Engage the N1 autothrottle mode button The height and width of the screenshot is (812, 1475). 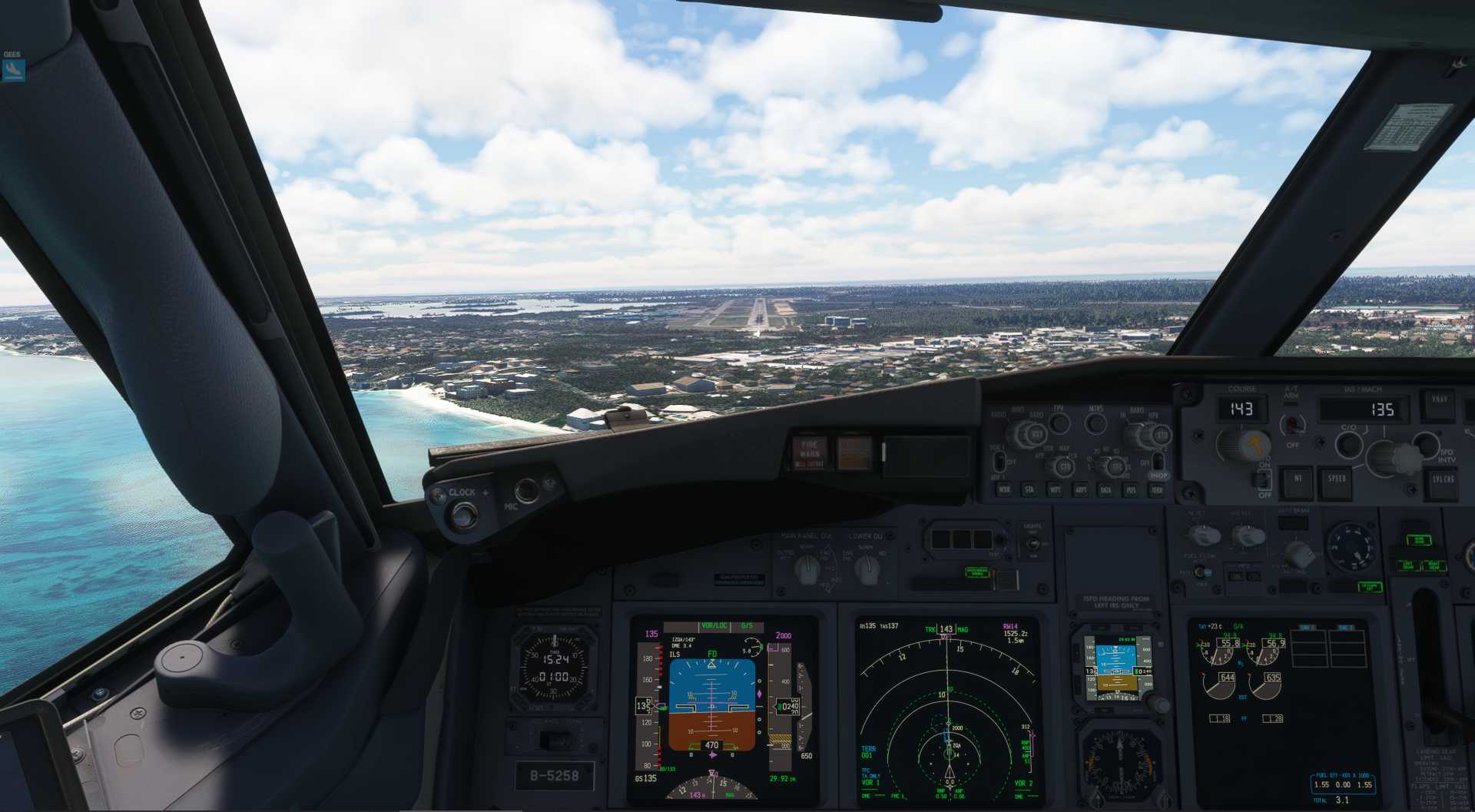click(1298, 479)
